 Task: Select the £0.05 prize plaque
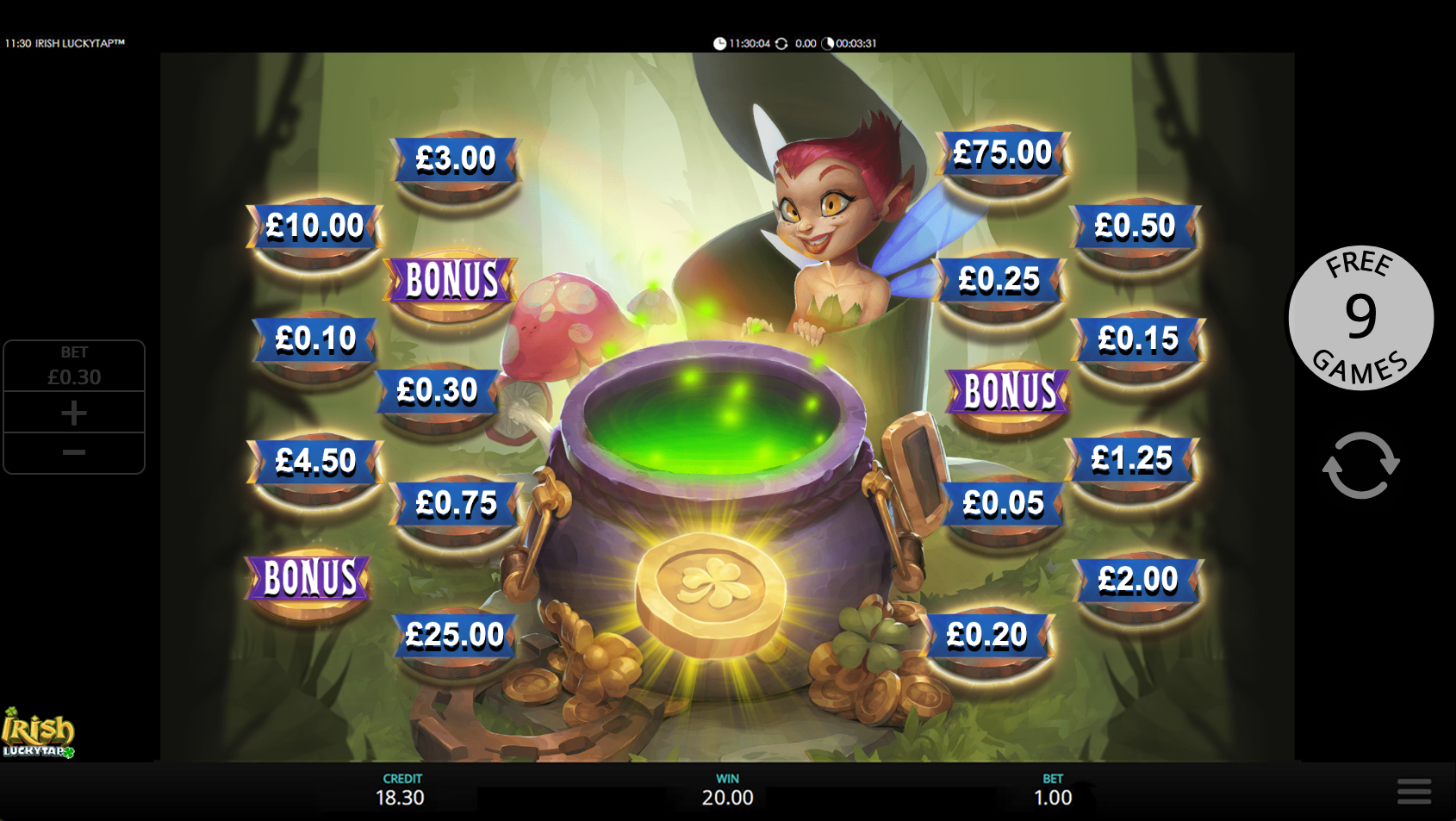tap(1003, 503)
